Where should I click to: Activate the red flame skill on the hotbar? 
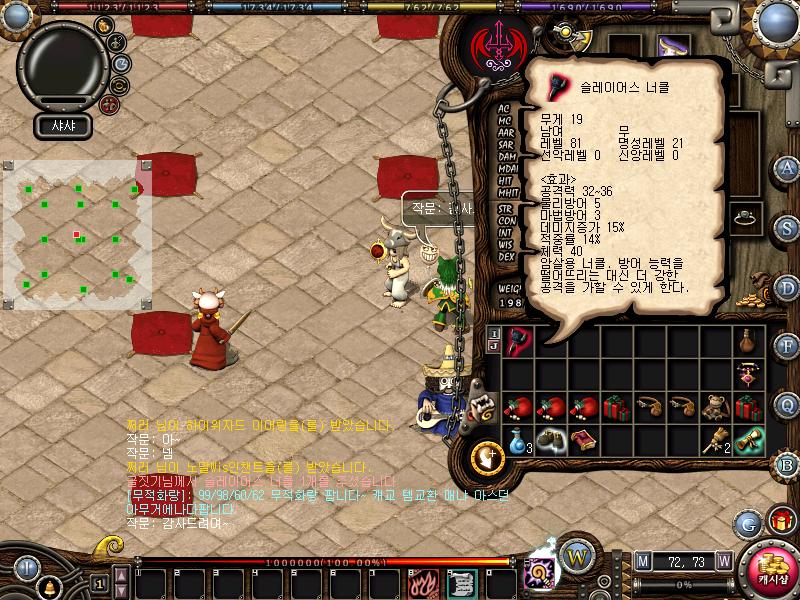[420, 581]
